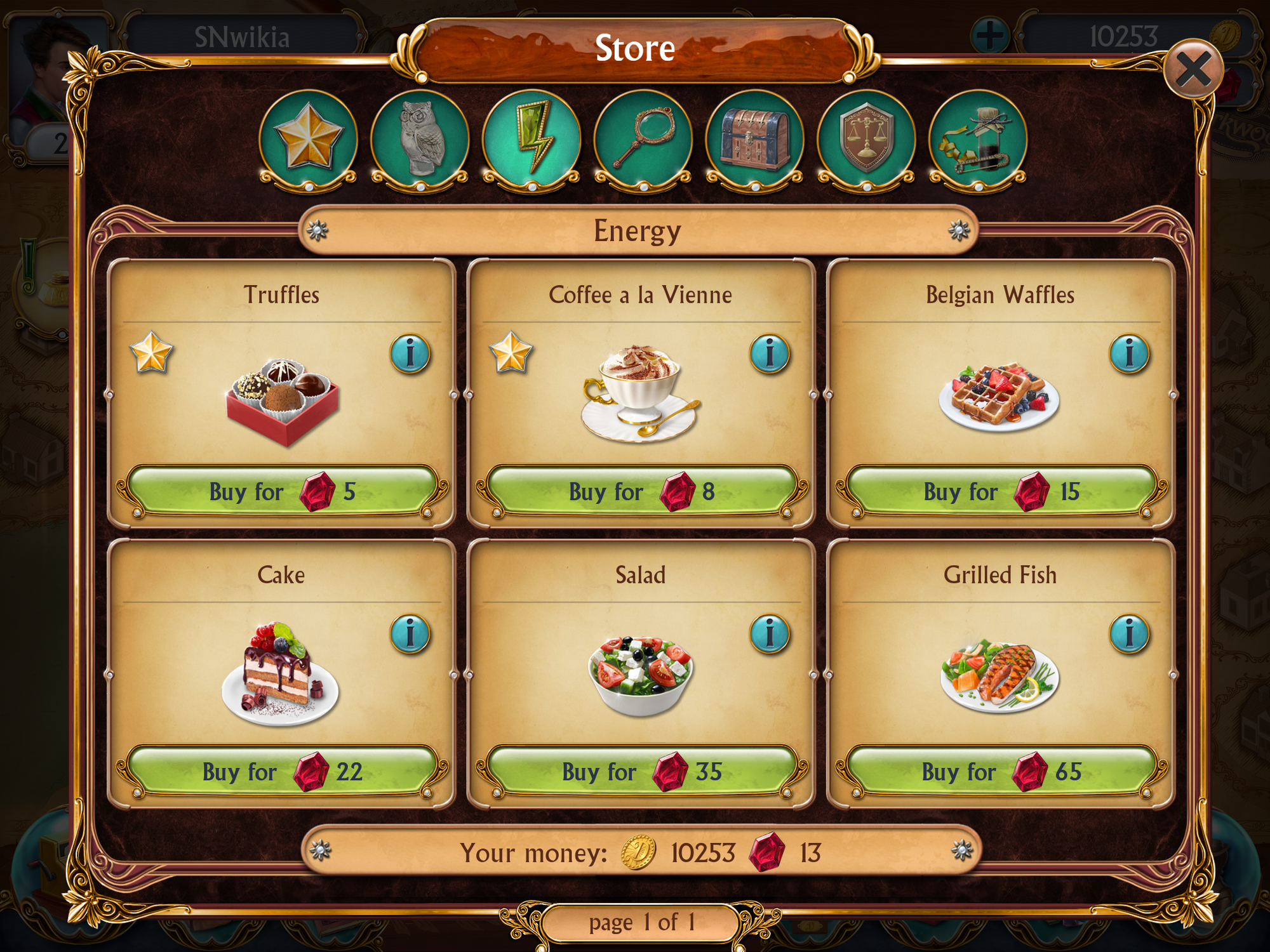1270x952 pixels.
Task: Open the treasure chest category tab
Action: point(755,138)
